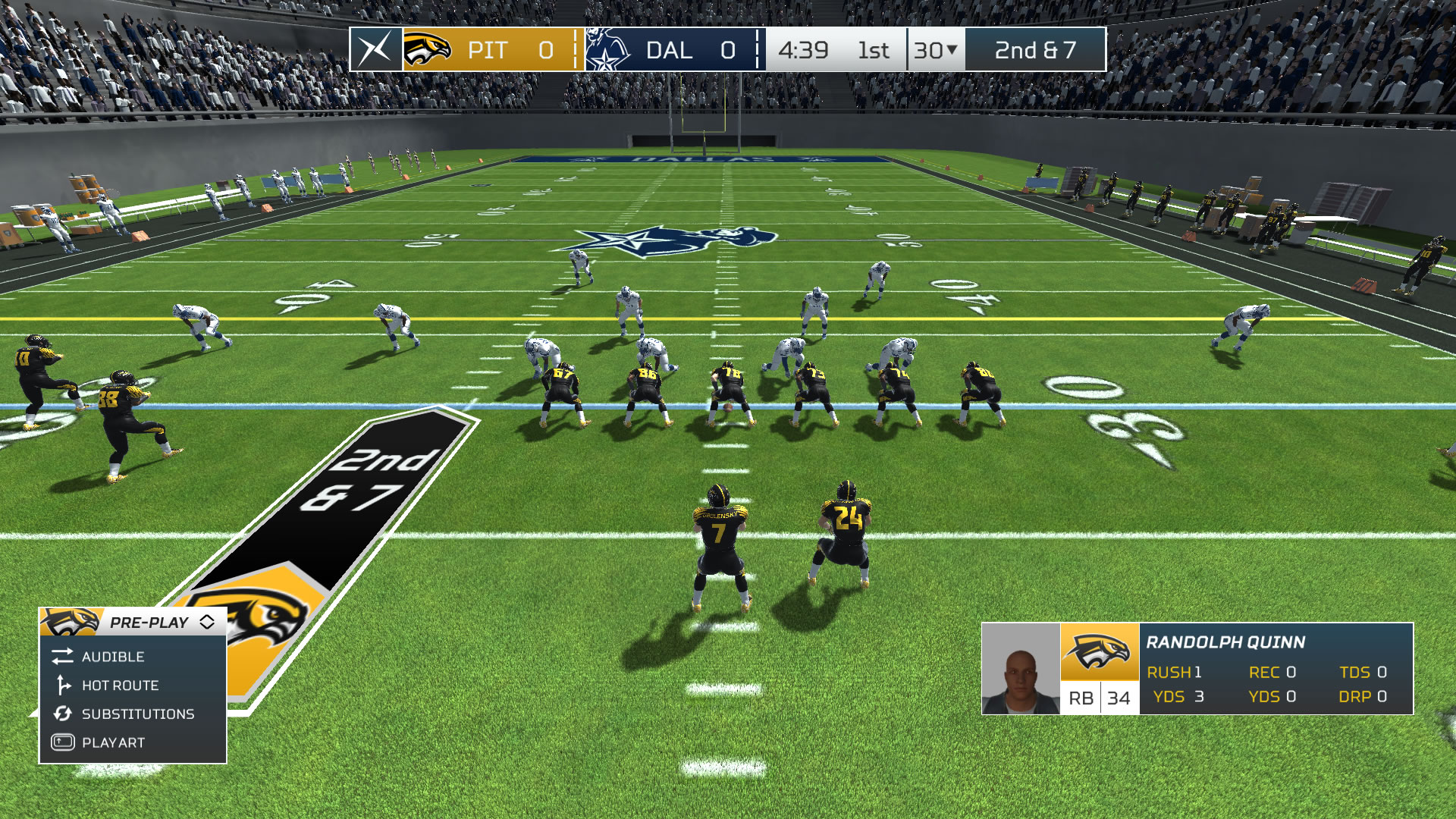Click the 4:39 game clock
Image resolution: width=1456 pixels, height=819 pixels.
(x=804, y=51)
